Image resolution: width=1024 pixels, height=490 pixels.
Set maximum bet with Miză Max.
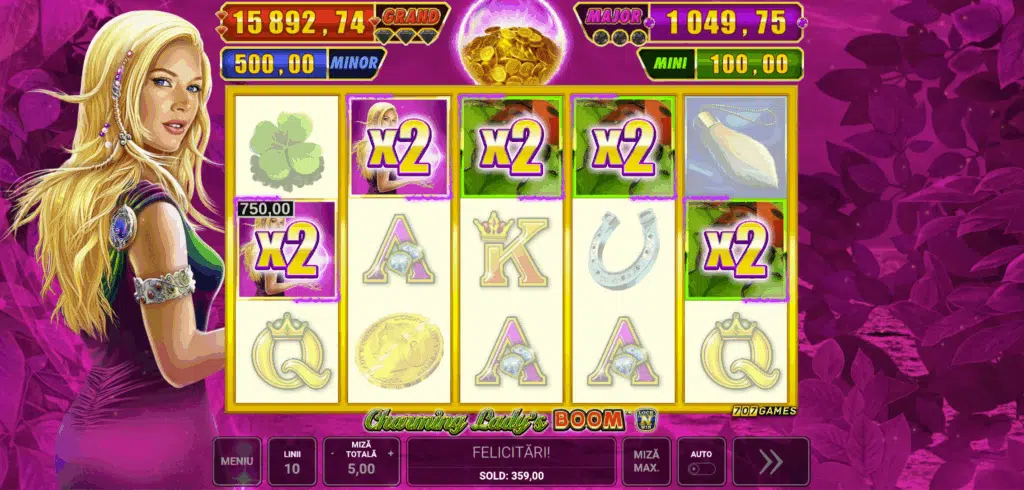(646, 462)
